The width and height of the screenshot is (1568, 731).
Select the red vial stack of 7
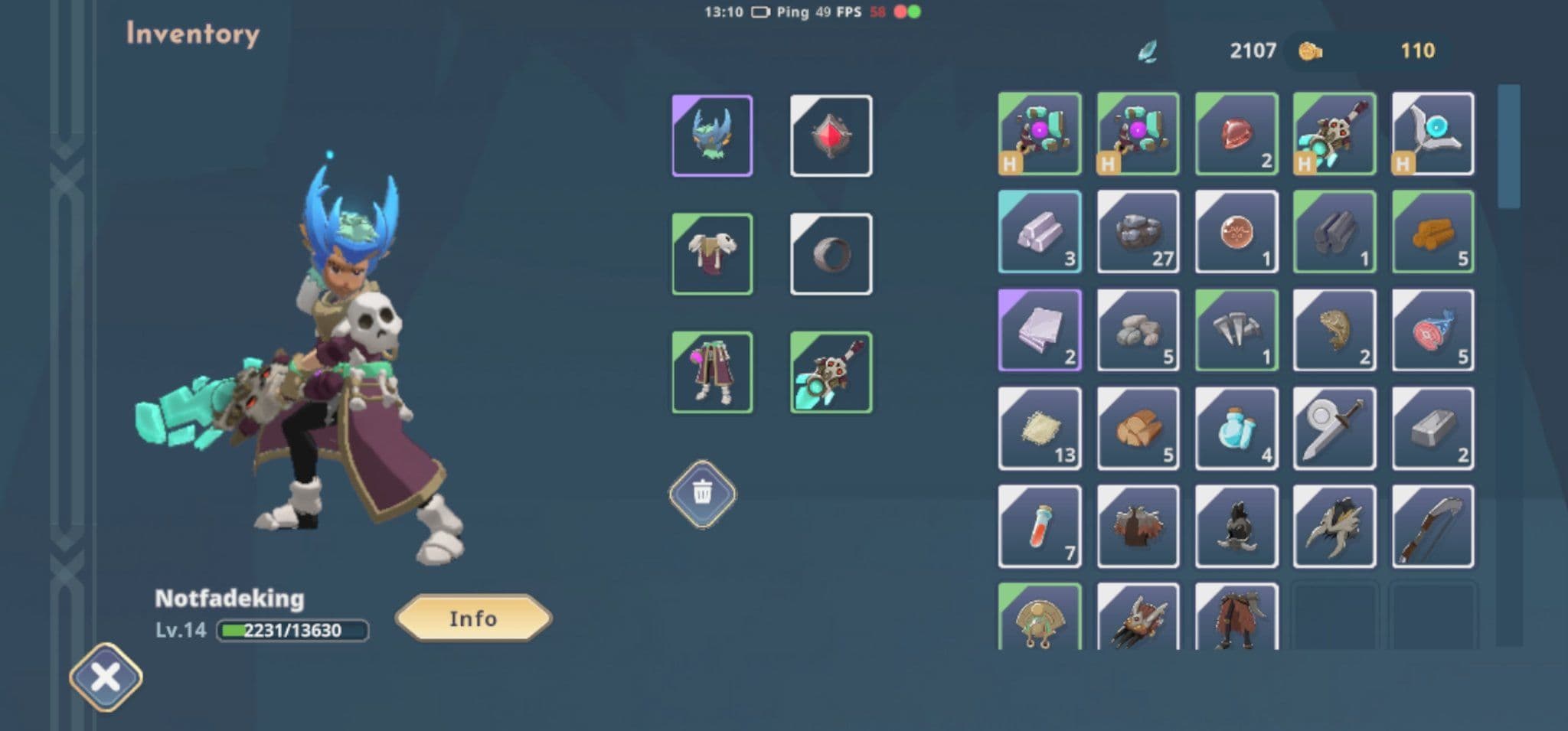point(1040,526)
